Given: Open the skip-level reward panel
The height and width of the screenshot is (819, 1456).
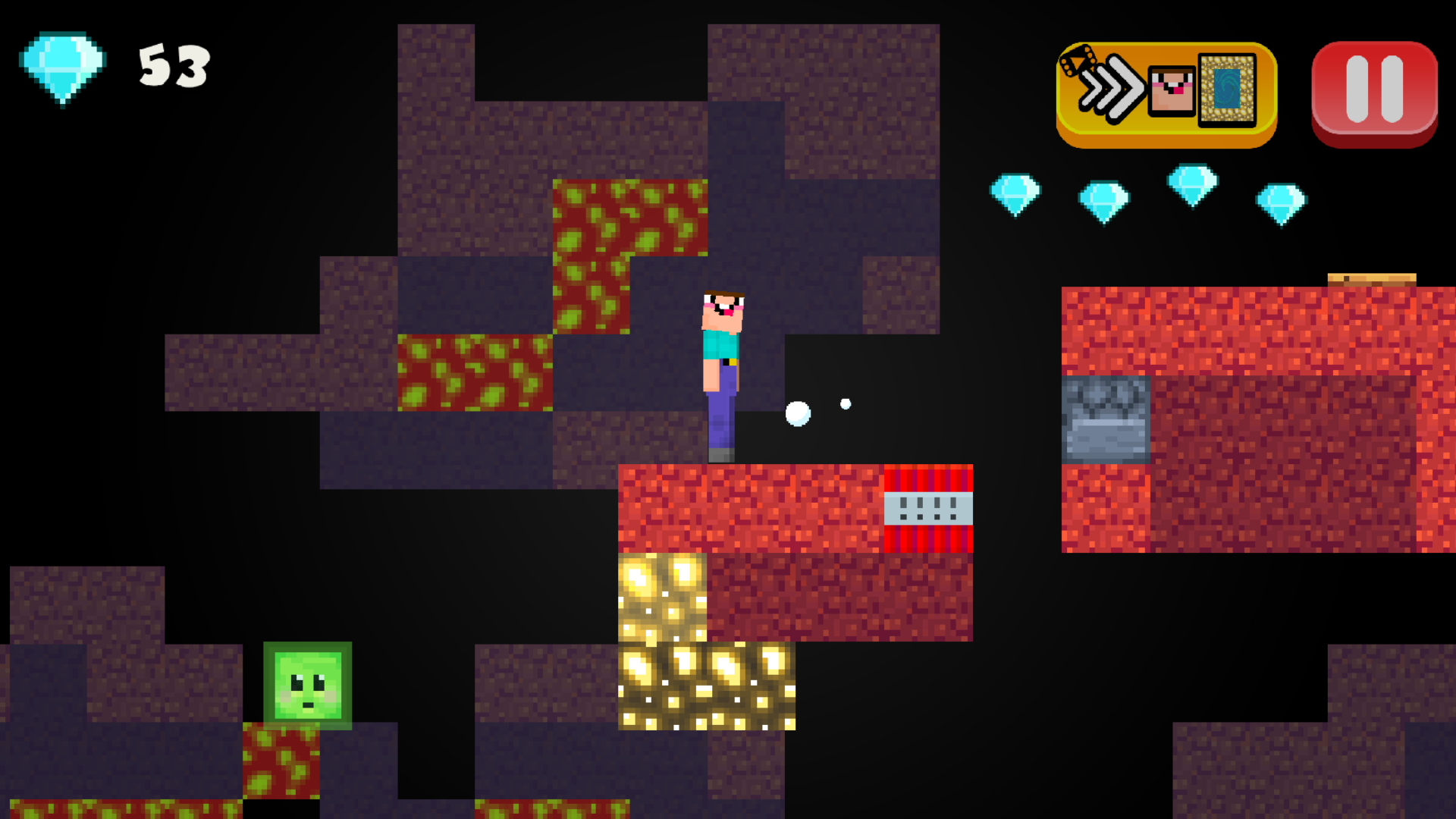Looking at the screenshot, I should click(1168, 91).
